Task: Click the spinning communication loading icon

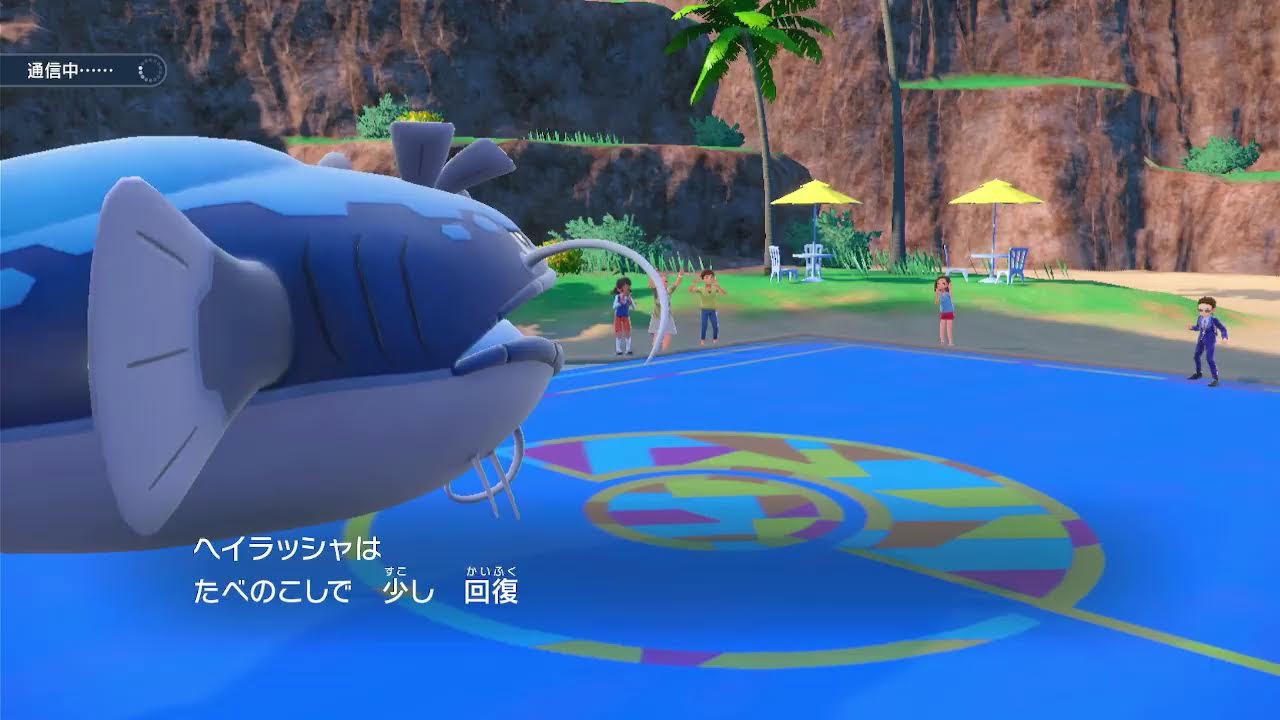Action: pyautogui.click(x=148, y=70)
